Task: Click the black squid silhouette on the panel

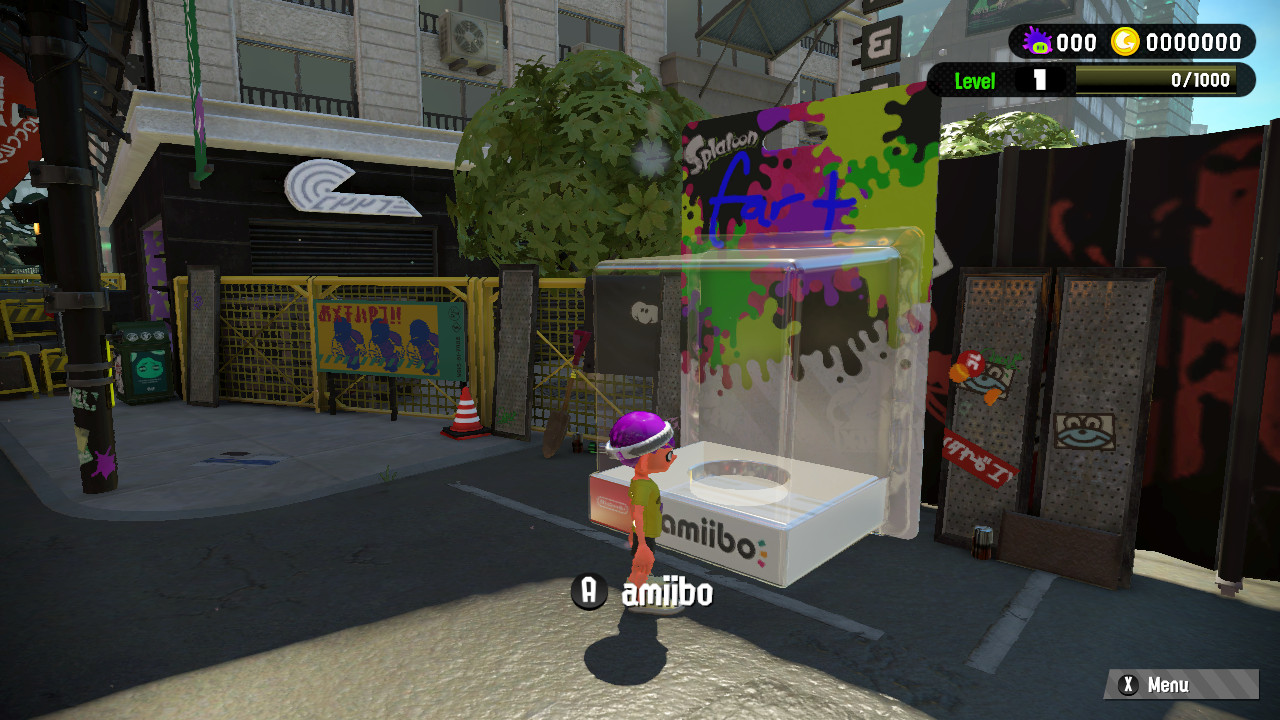Action: click(x=644, y=312)
